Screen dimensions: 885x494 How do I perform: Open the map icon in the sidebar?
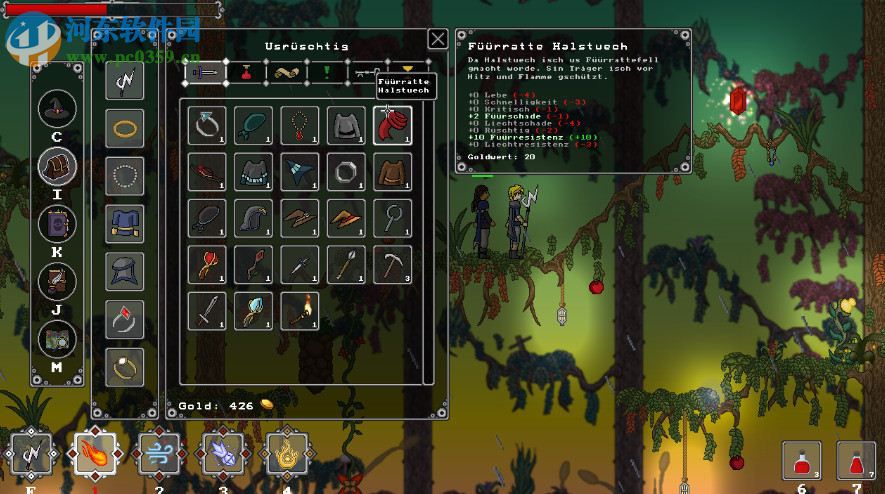(56, 339)
